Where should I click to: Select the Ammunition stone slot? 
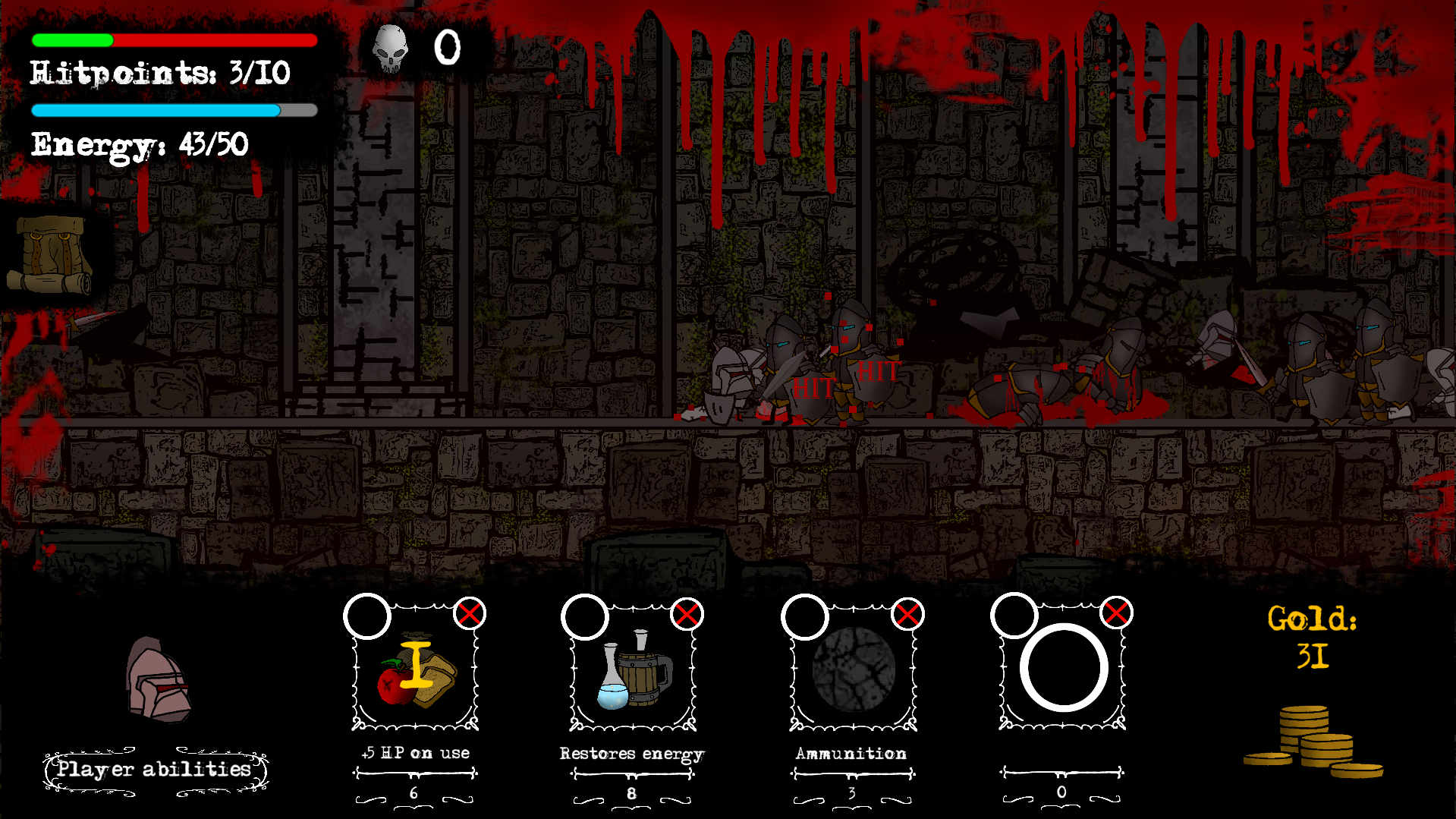point(853,670)
